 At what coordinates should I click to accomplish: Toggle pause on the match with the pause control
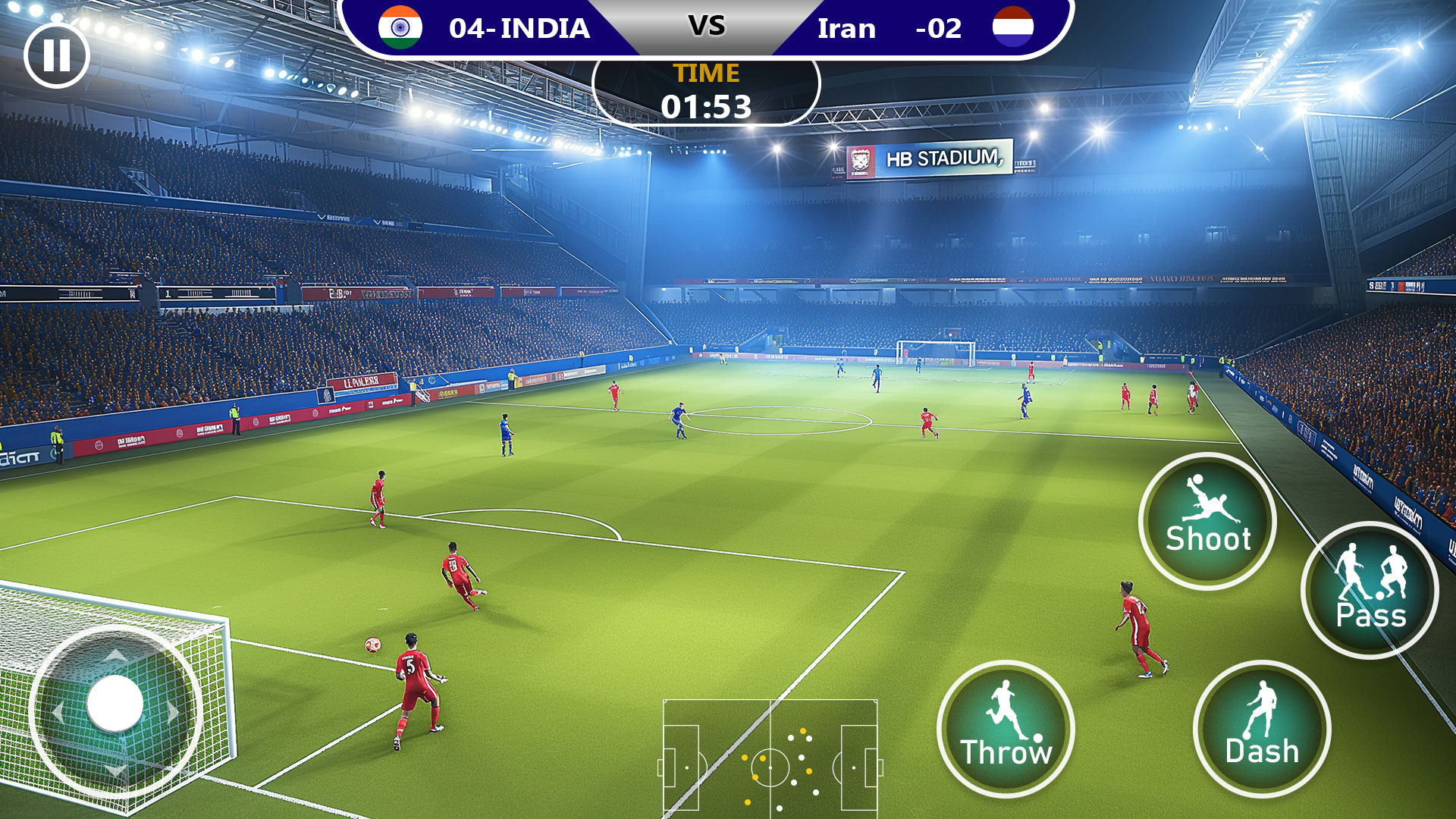(57, 55)
